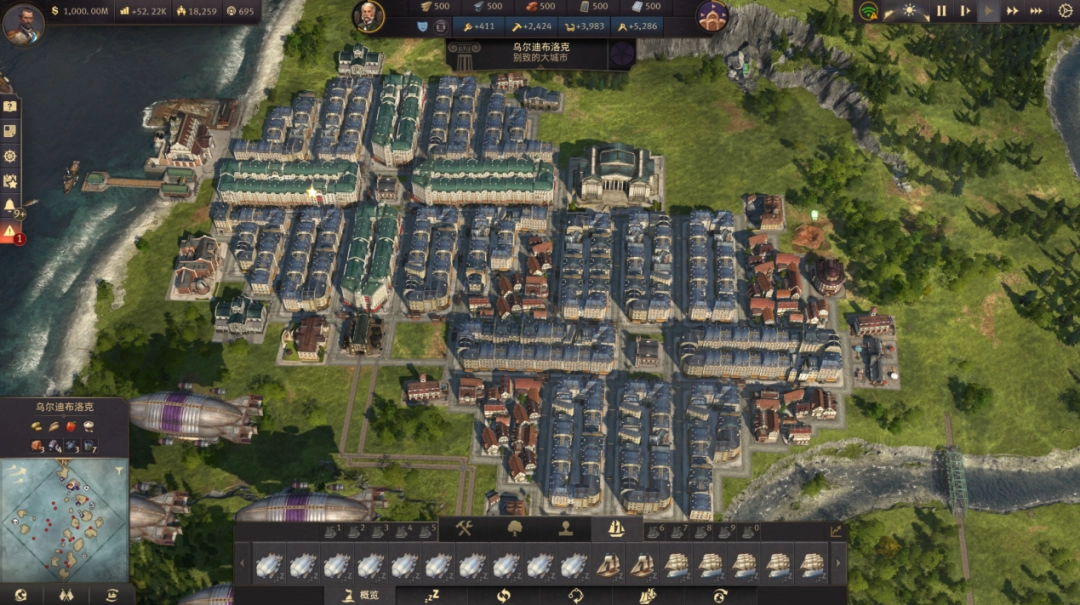
Task: Click the governor portrait at top center
Action: point(368,16)
